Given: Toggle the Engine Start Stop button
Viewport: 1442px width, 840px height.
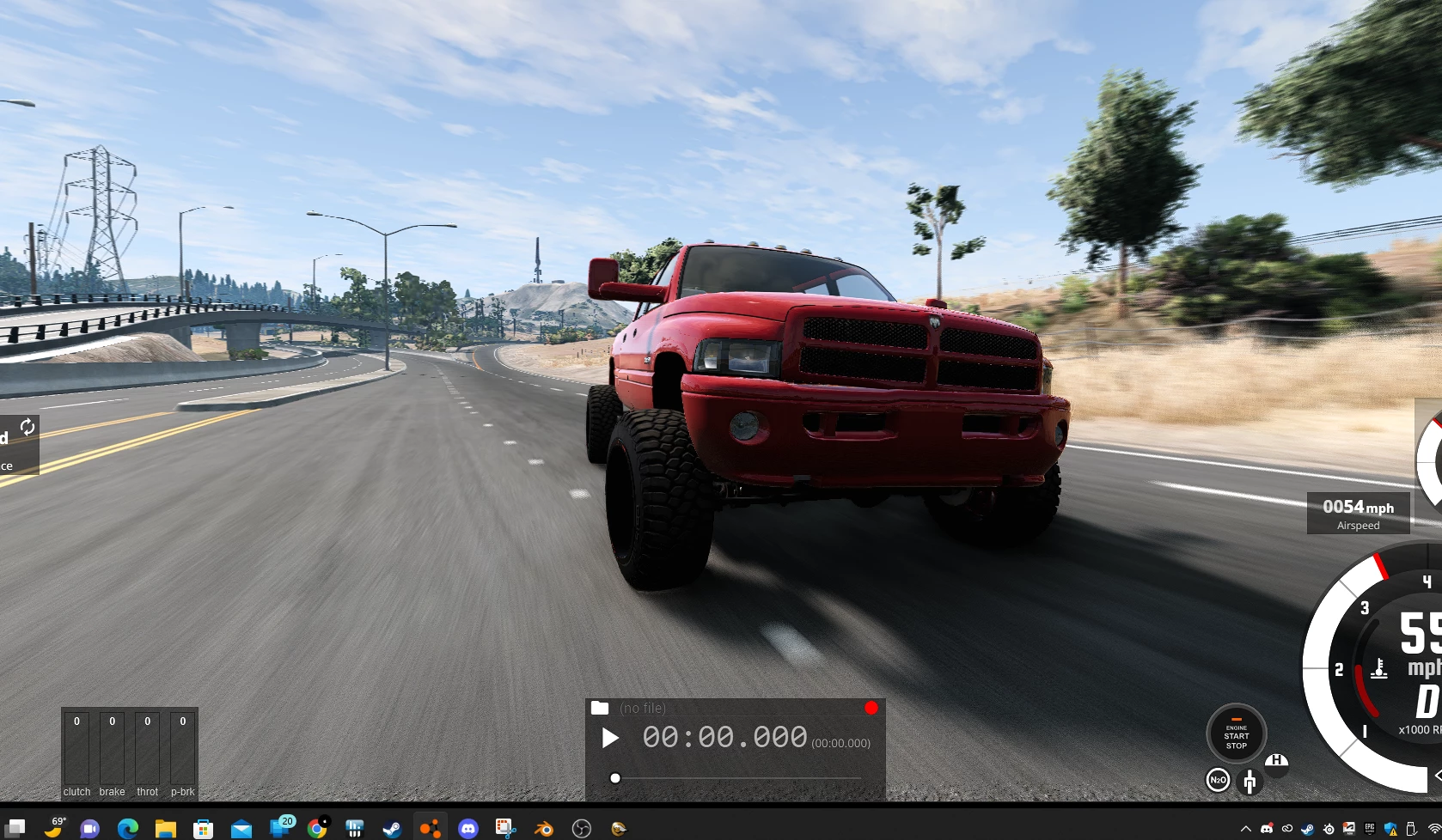Looking at the screenshot, I should pyautogui.click(x=1236, y=734).
